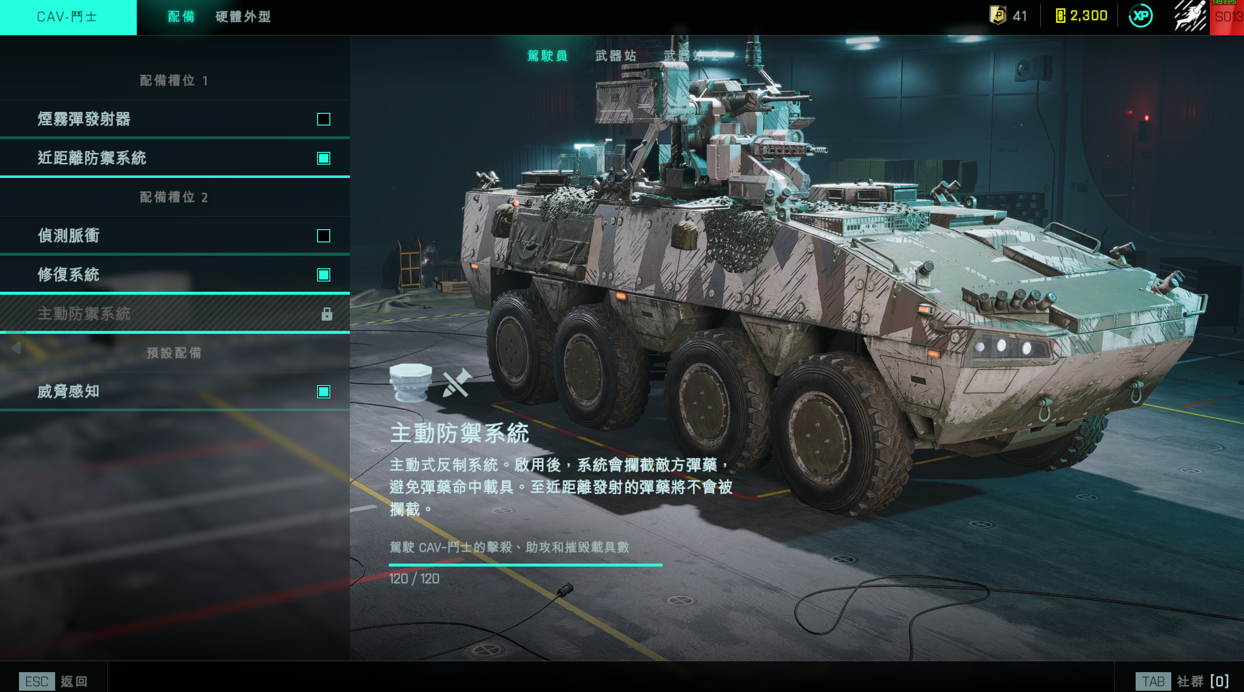
Task: Switch to the 配備 tab
Action: tap(181, 17)
